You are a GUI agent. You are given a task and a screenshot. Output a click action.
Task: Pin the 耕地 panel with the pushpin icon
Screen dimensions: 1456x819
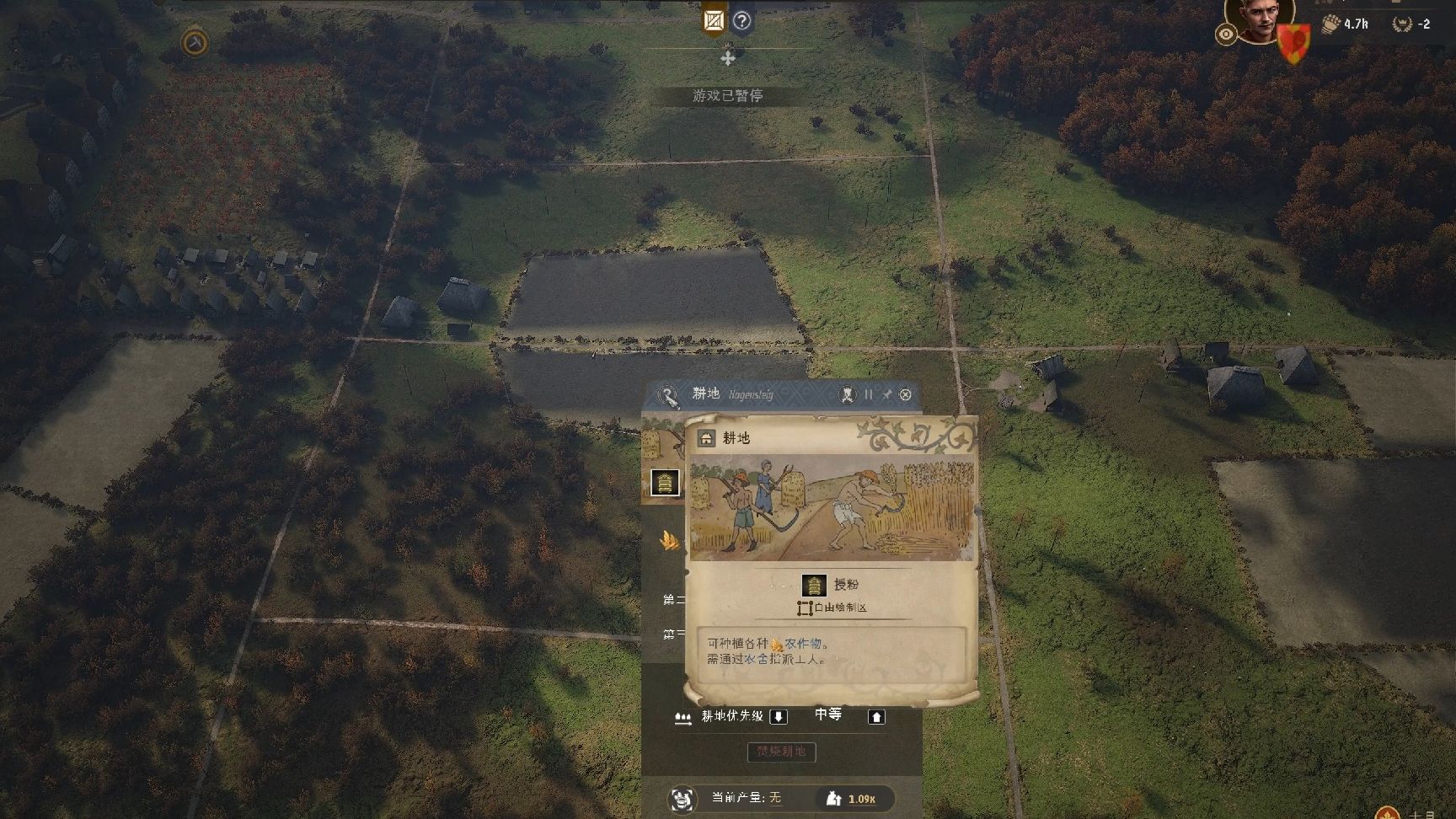pos(886,394)
